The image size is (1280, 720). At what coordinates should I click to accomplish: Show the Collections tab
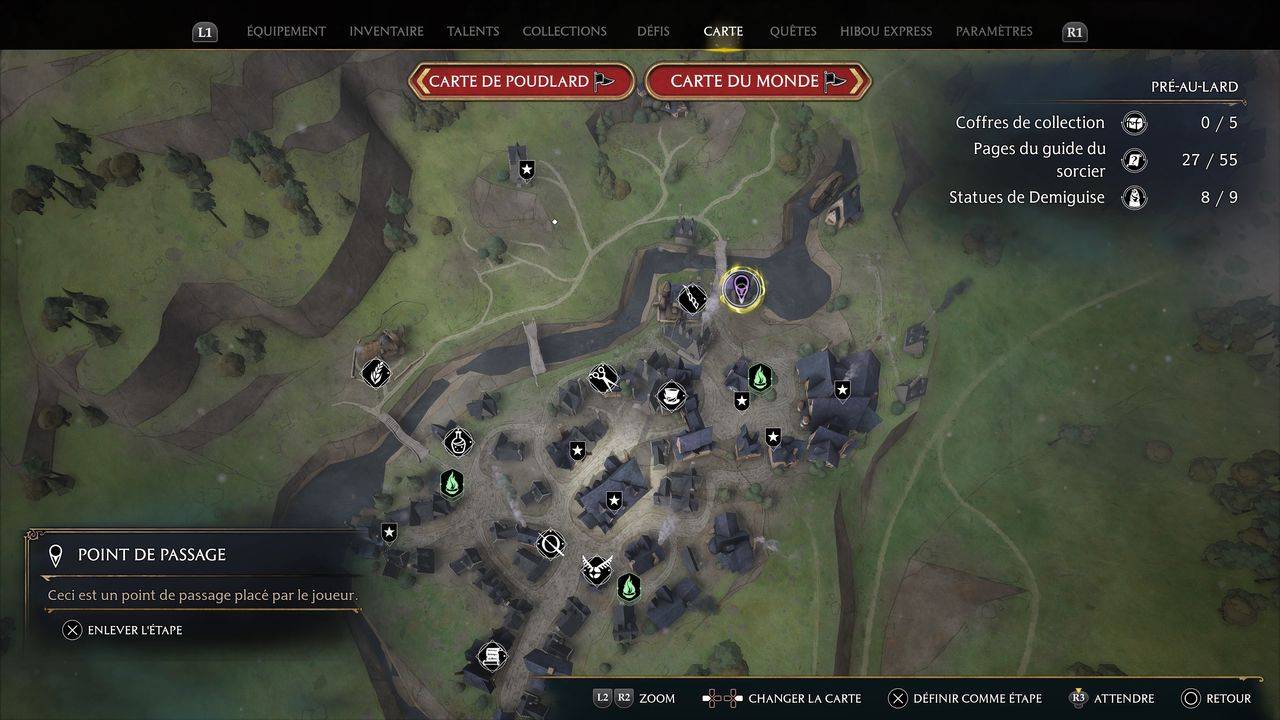tap(564, 31)
